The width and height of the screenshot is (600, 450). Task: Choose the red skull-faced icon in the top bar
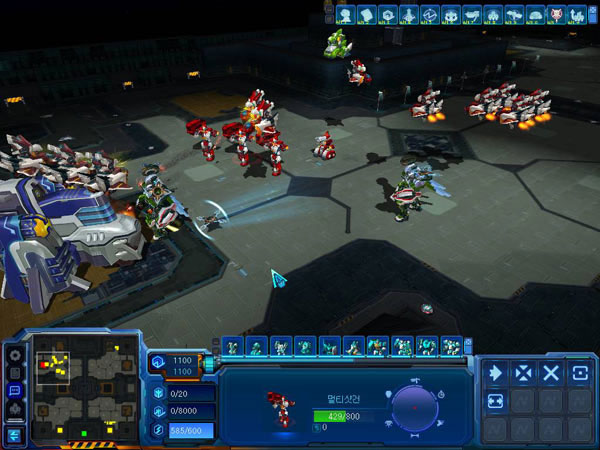coord(557,14)
